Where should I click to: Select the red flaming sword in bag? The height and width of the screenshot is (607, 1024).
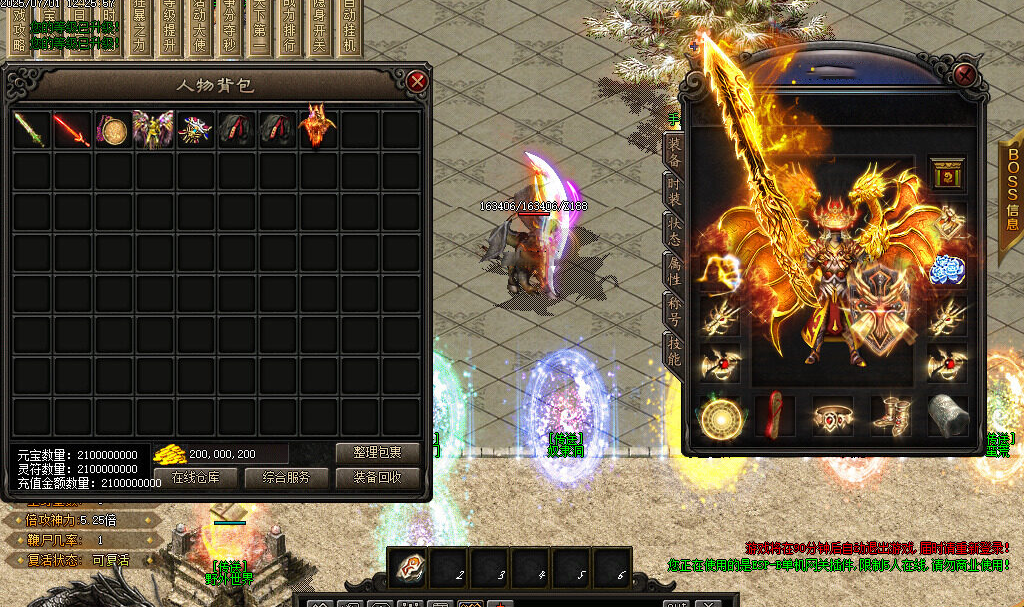coord(72,130)
